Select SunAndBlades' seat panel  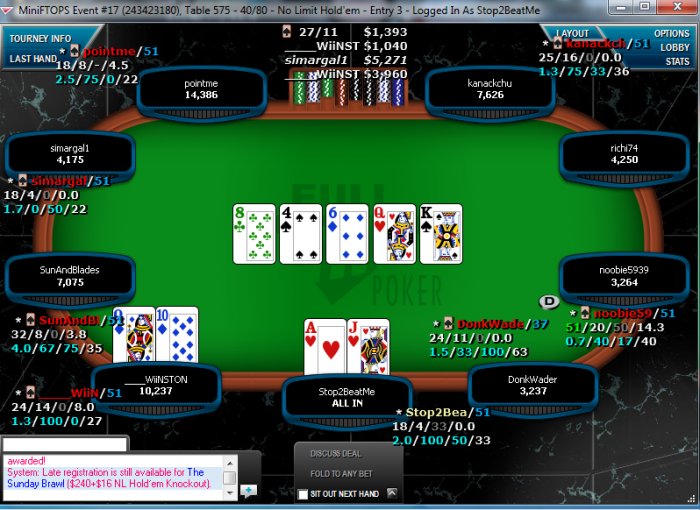[70, 276]
